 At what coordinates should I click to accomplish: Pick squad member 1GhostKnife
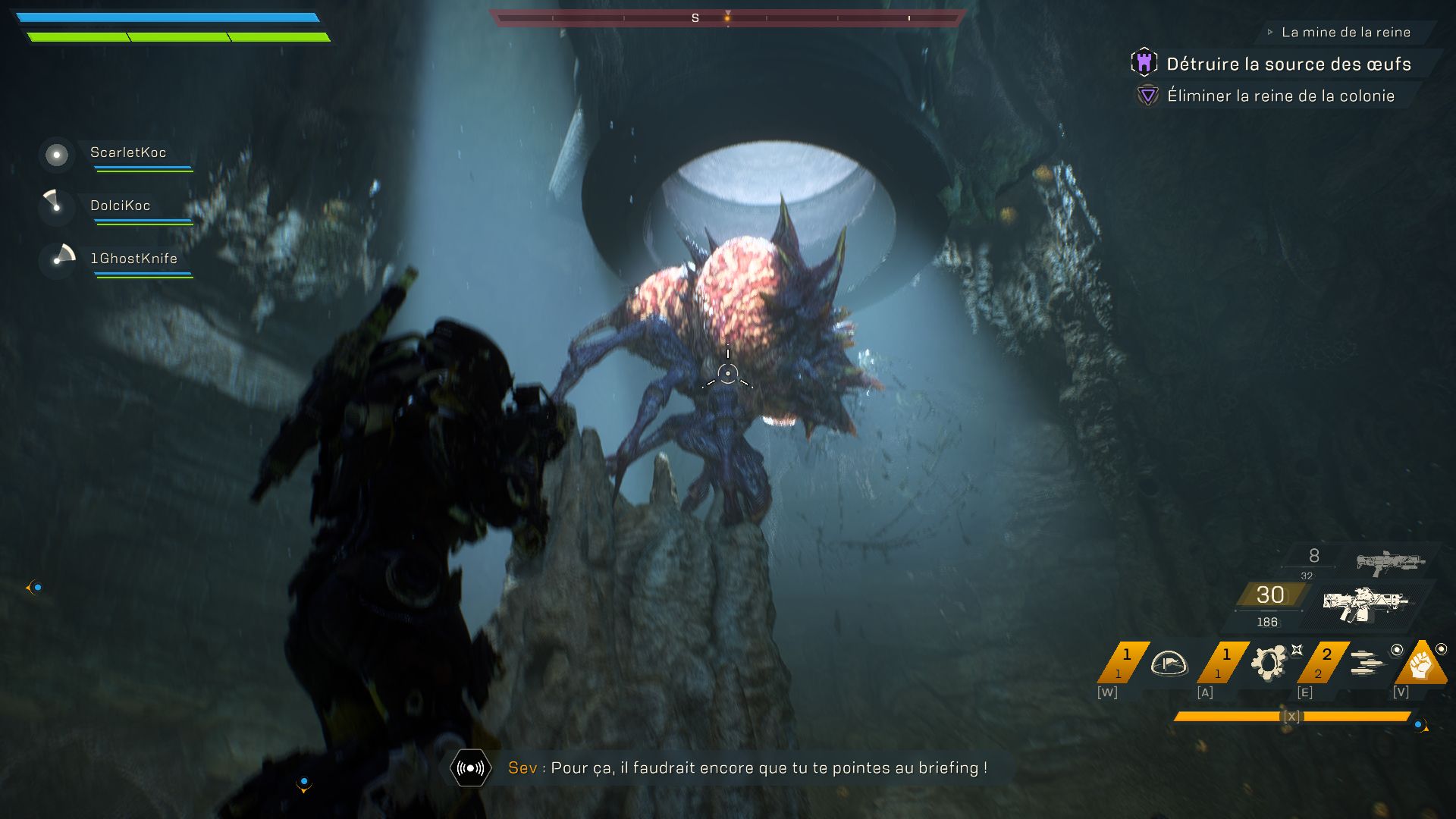[133, 259]
